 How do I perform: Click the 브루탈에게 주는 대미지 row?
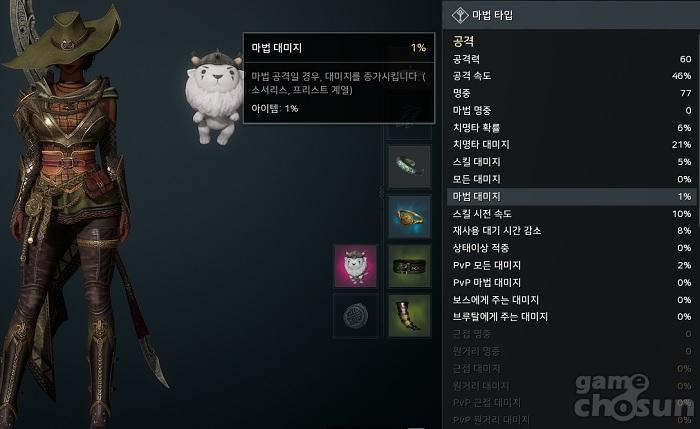[x=570, y=317]
